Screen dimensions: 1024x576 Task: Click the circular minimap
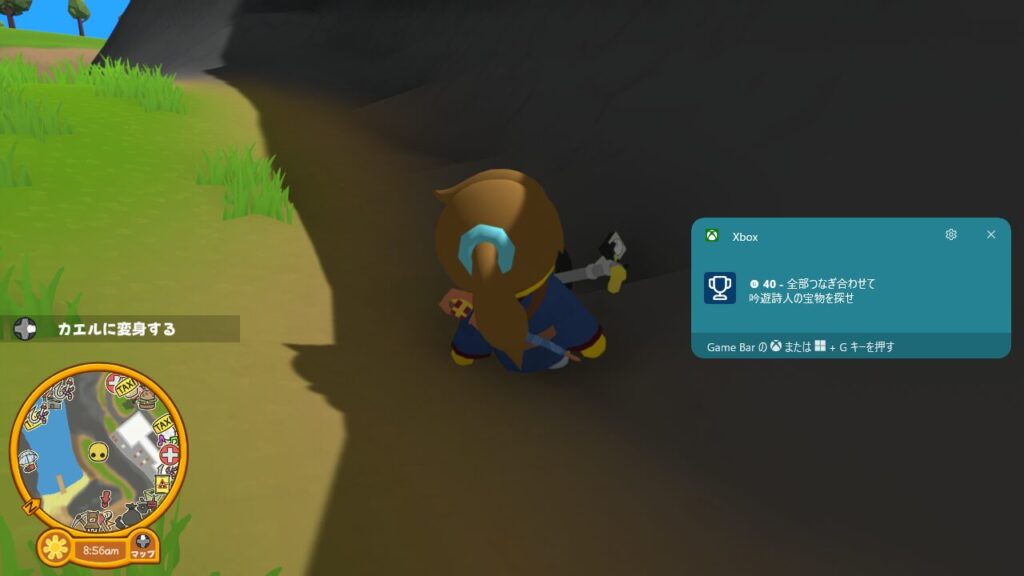pos(98,450)
